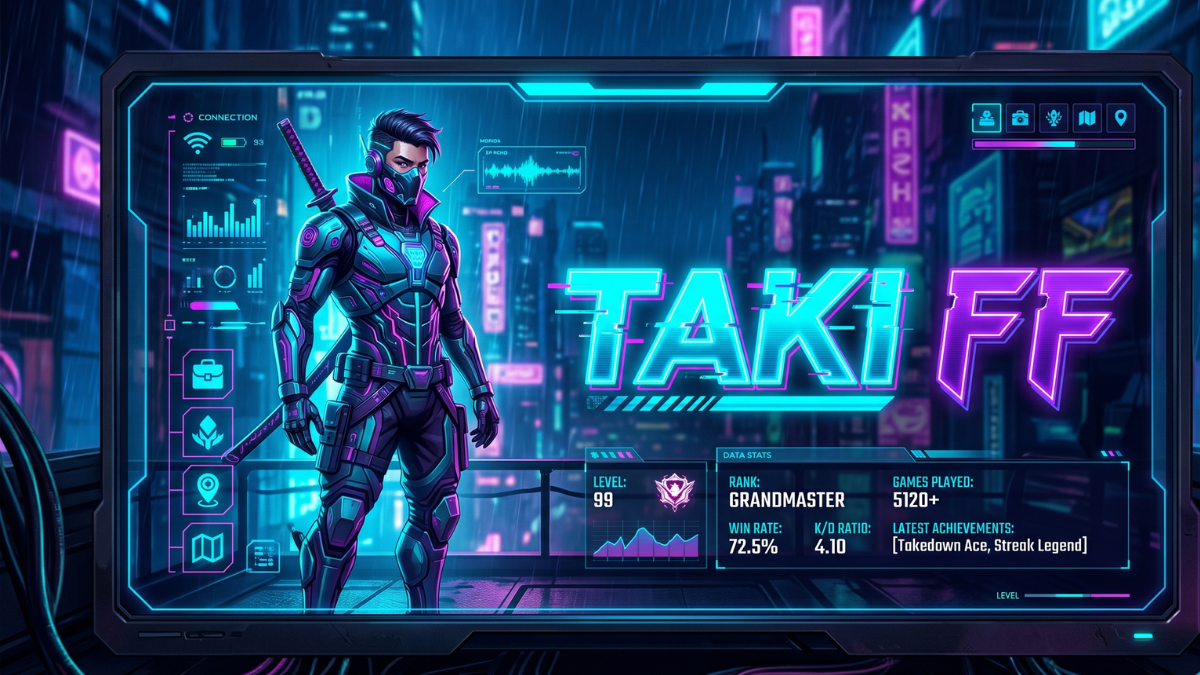1200x675 pixels.
Task: Select the highlighted podium icon in the toolbar
Action: pyautogui.click(x=987, y=118)
